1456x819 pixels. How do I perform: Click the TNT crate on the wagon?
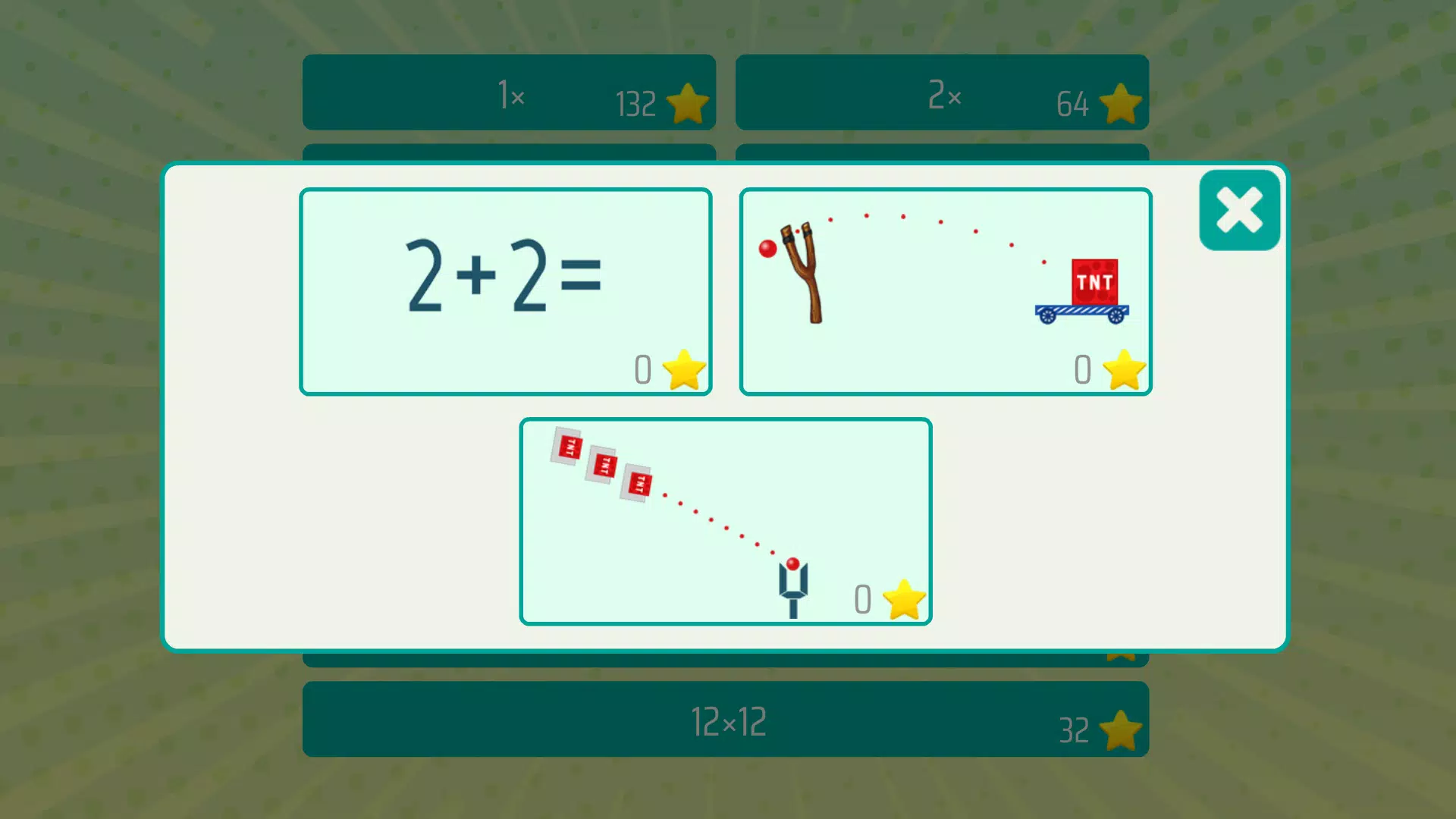click(1094, 282)
